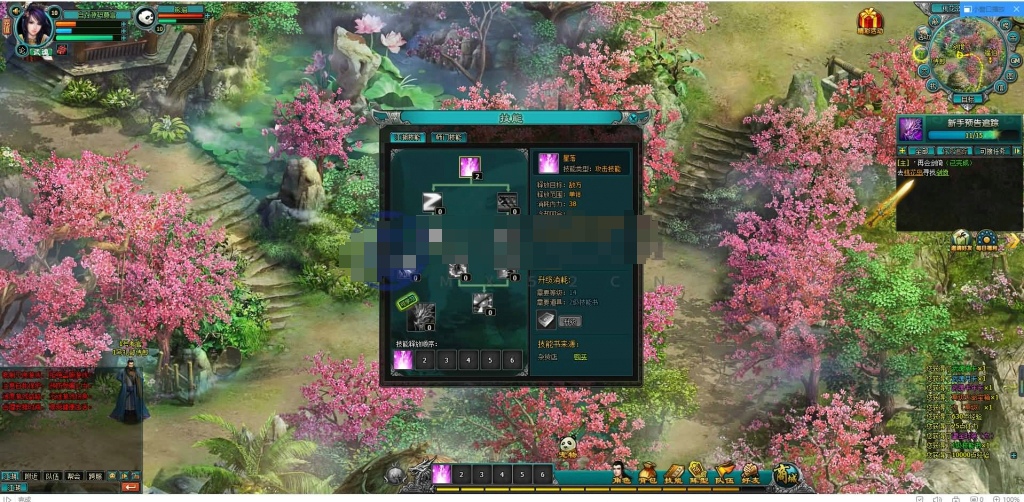
Task: Select the purple skill at the tree top
Action: click(470, 166)
